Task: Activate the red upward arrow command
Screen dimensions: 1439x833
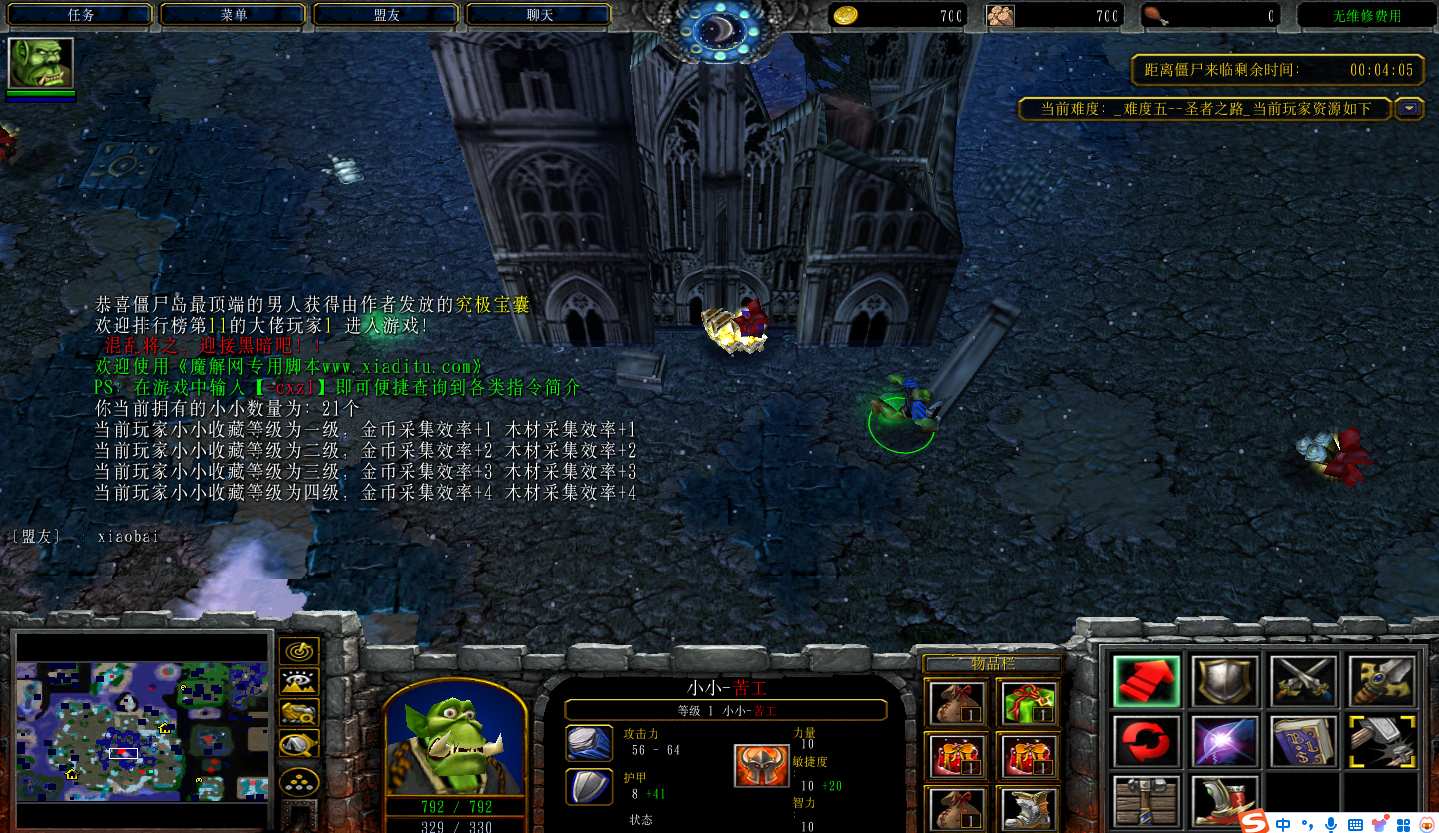Action: 1146,682
